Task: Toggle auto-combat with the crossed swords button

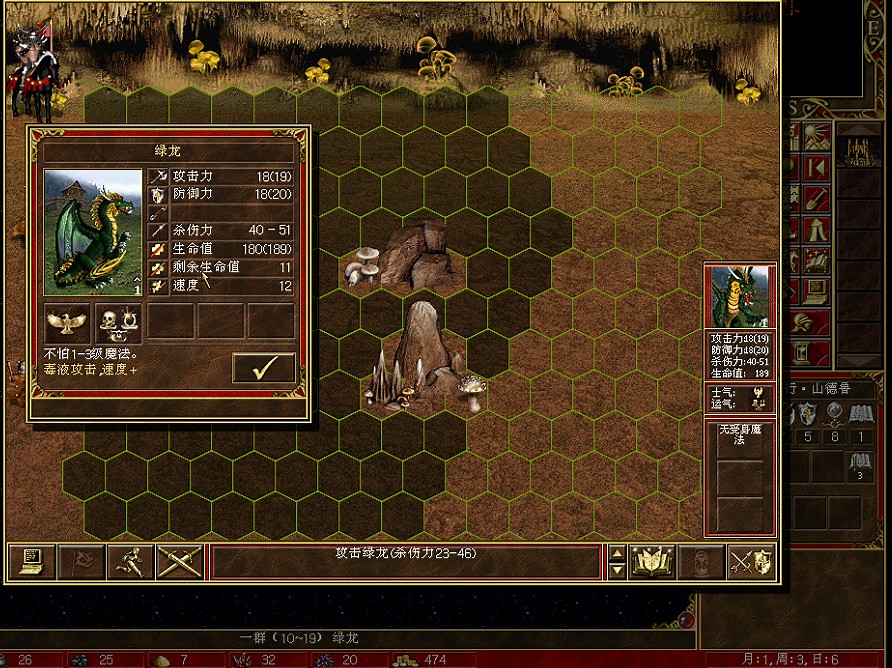Action: 180,562
